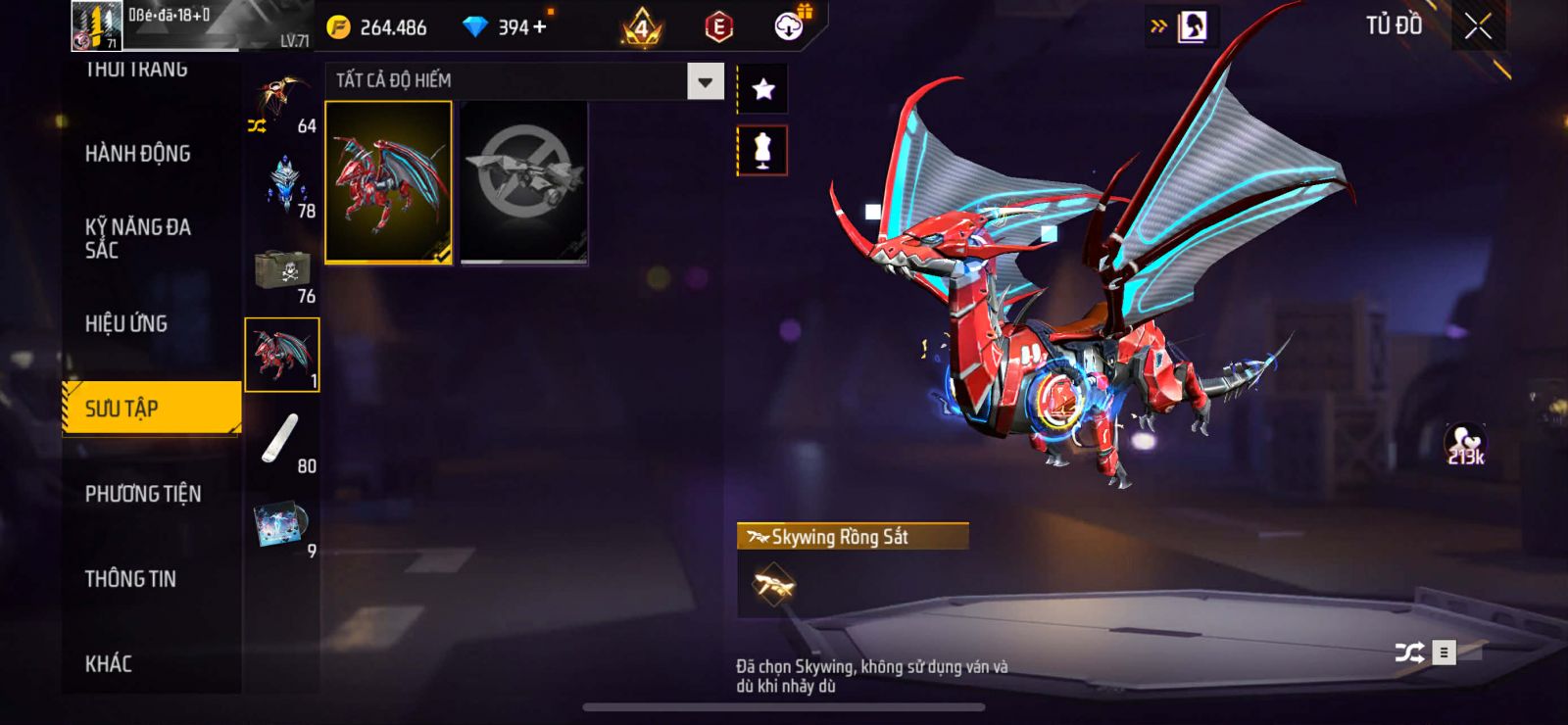Screen dimensions: 1568x725
Task: Click the player profile avatar
Action: [x=97, y=26]
